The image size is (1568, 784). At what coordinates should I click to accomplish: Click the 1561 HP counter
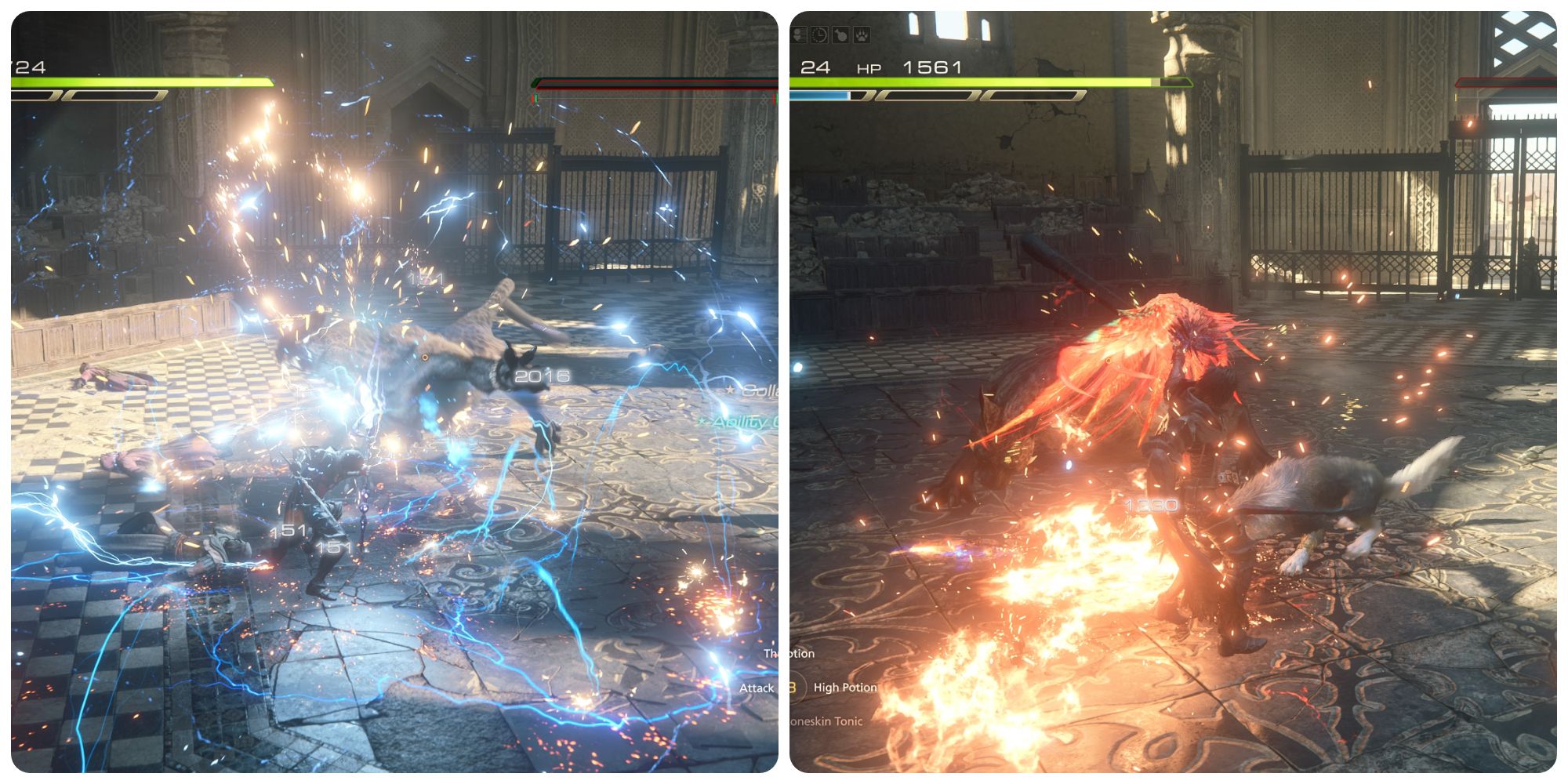coord(931,68)
